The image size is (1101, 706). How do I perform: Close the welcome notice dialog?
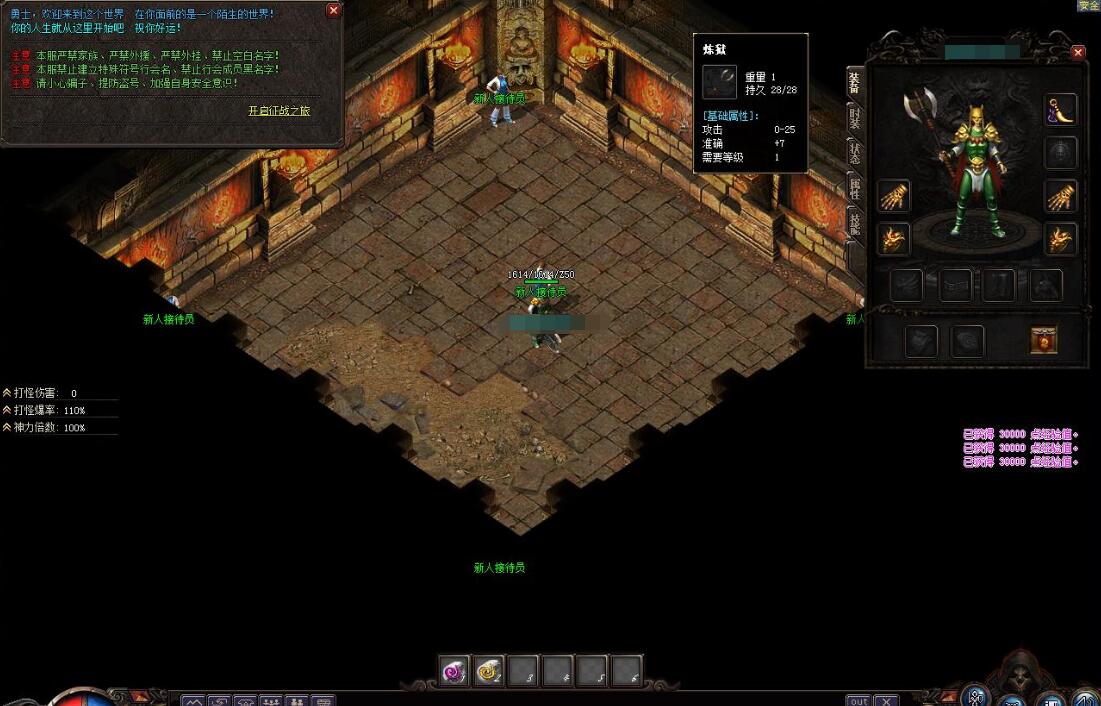coord(333,10)
